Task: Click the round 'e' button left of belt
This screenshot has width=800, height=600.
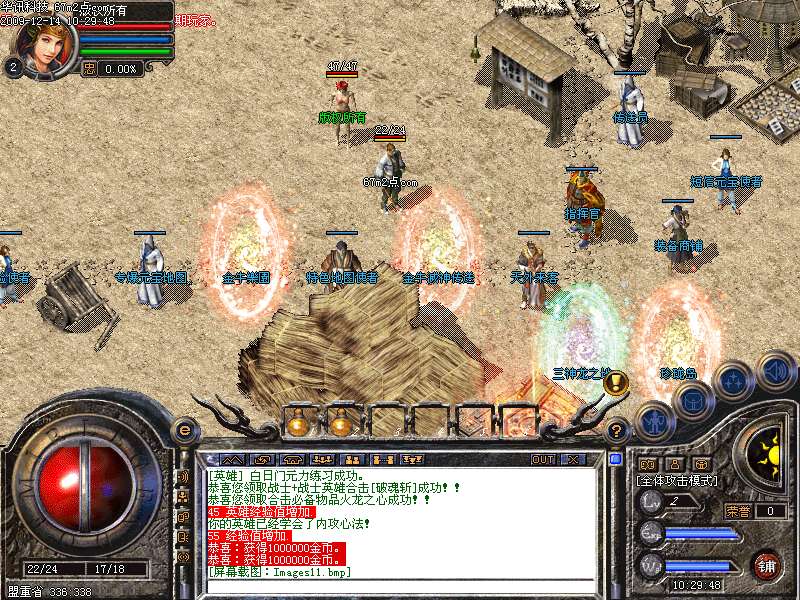Action: [x=183, y=430]
